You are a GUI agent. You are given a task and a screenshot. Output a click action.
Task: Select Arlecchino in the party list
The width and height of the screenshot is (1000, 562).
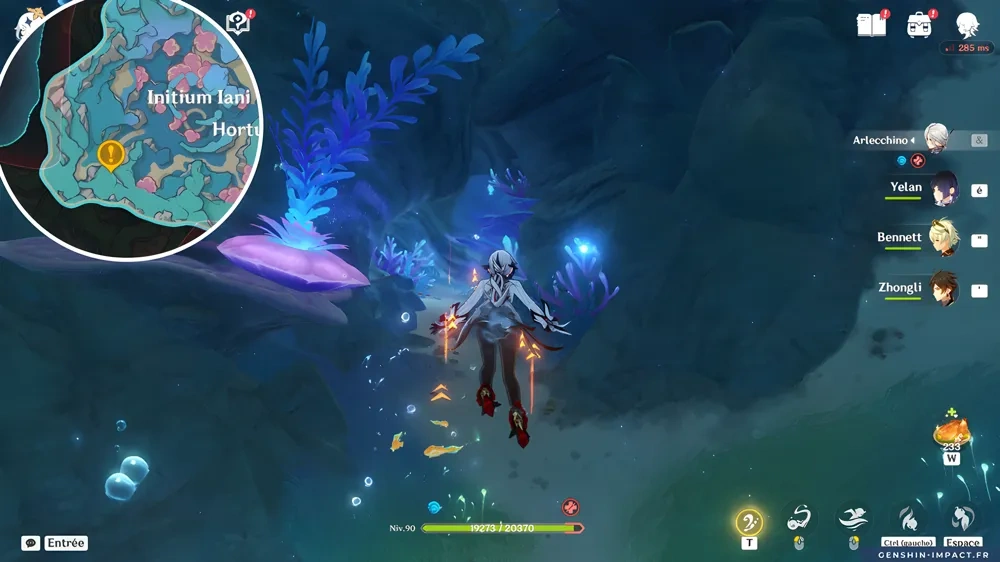[x=936, y=140]
